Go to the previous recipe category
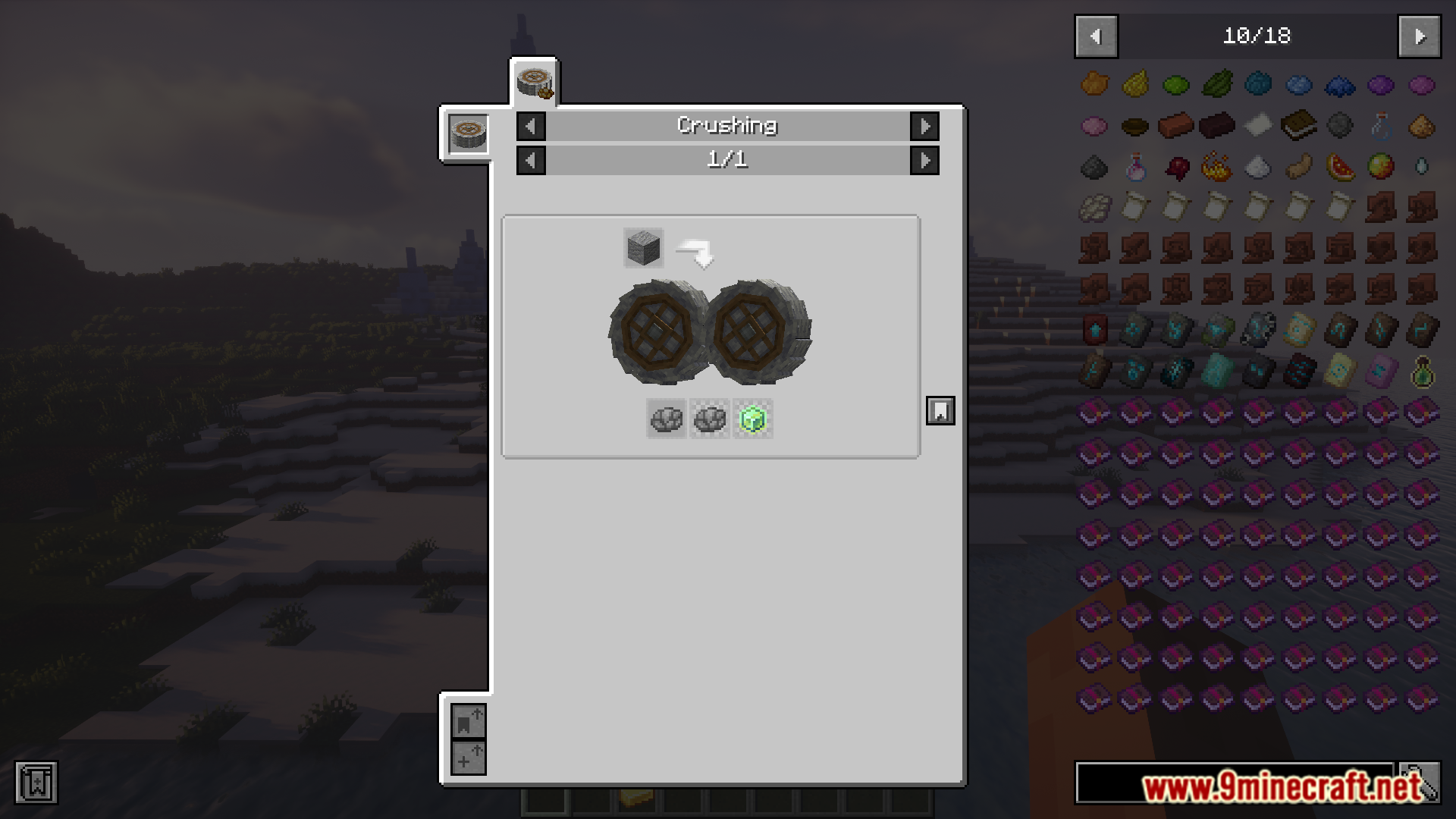The image size is (1456, 819). [x=531, y=126]
